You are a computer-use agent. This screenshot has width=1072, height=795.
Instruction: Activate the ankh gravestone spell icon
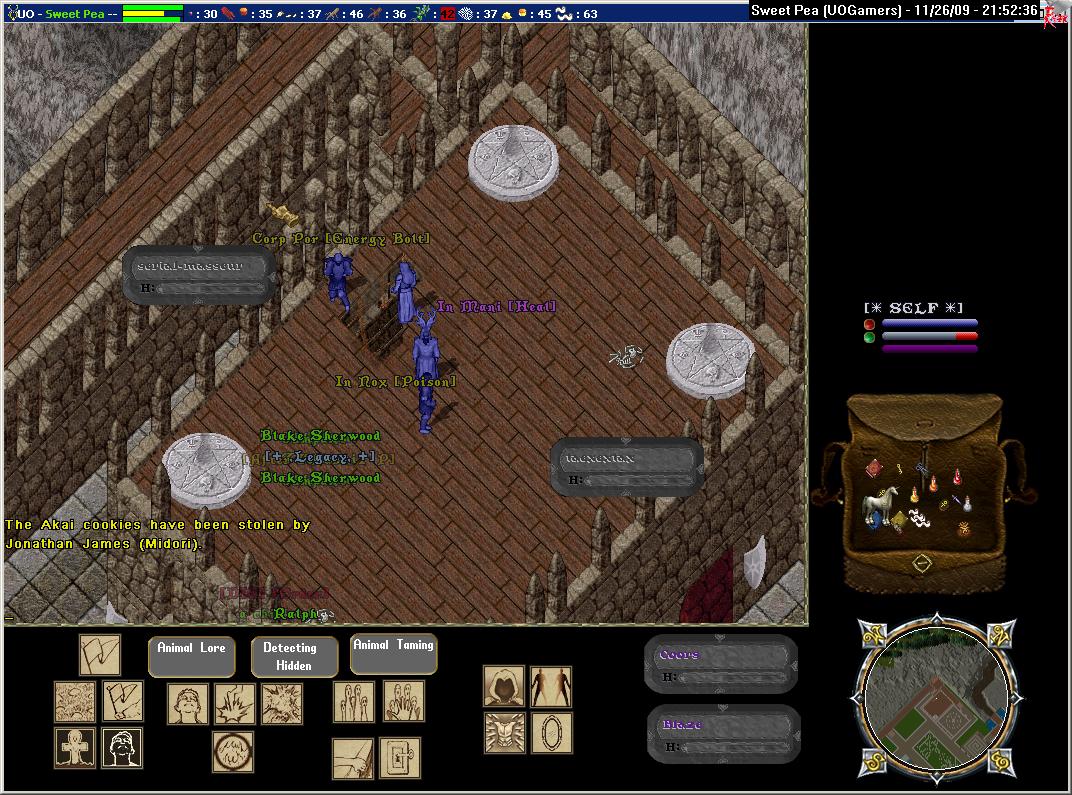coord(75,747)
